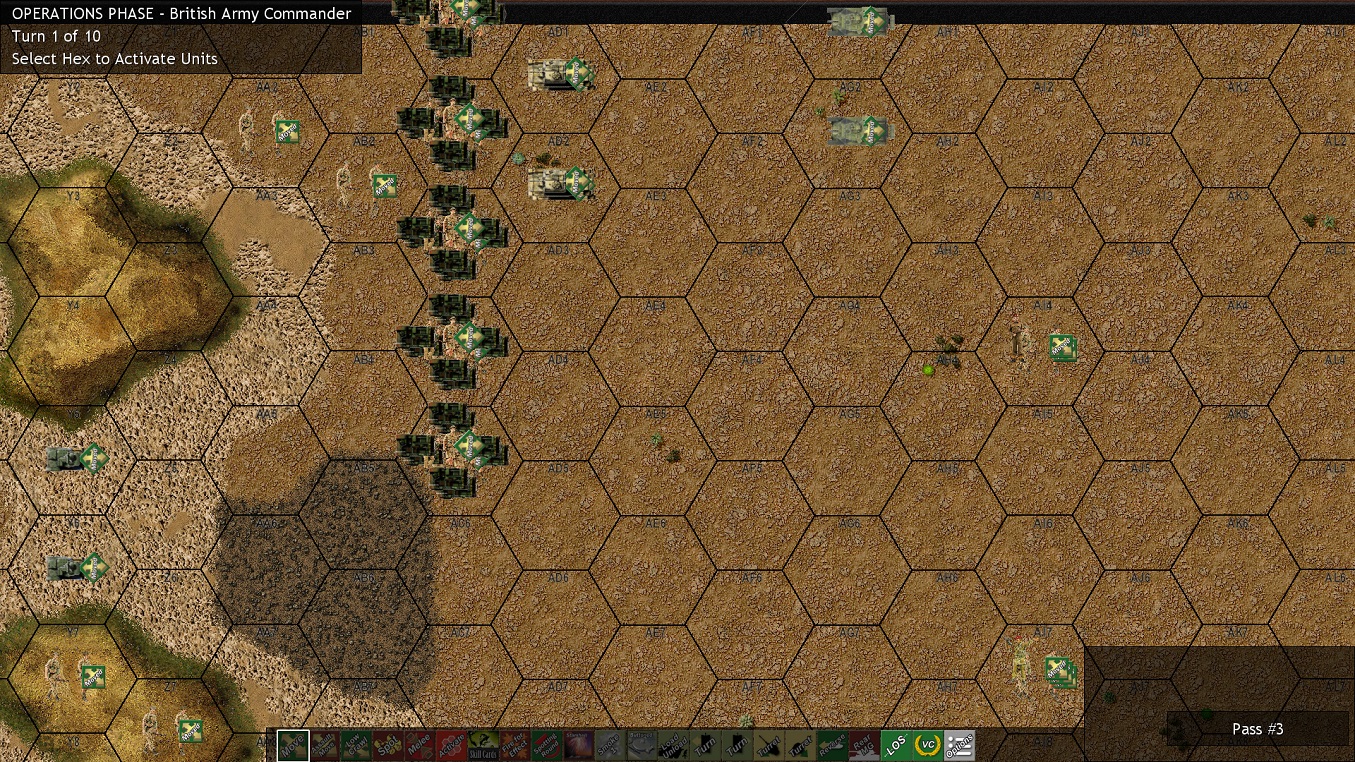Select the Starshell illumination icon
Screen dimensions: 1355x762
[578, 745]
